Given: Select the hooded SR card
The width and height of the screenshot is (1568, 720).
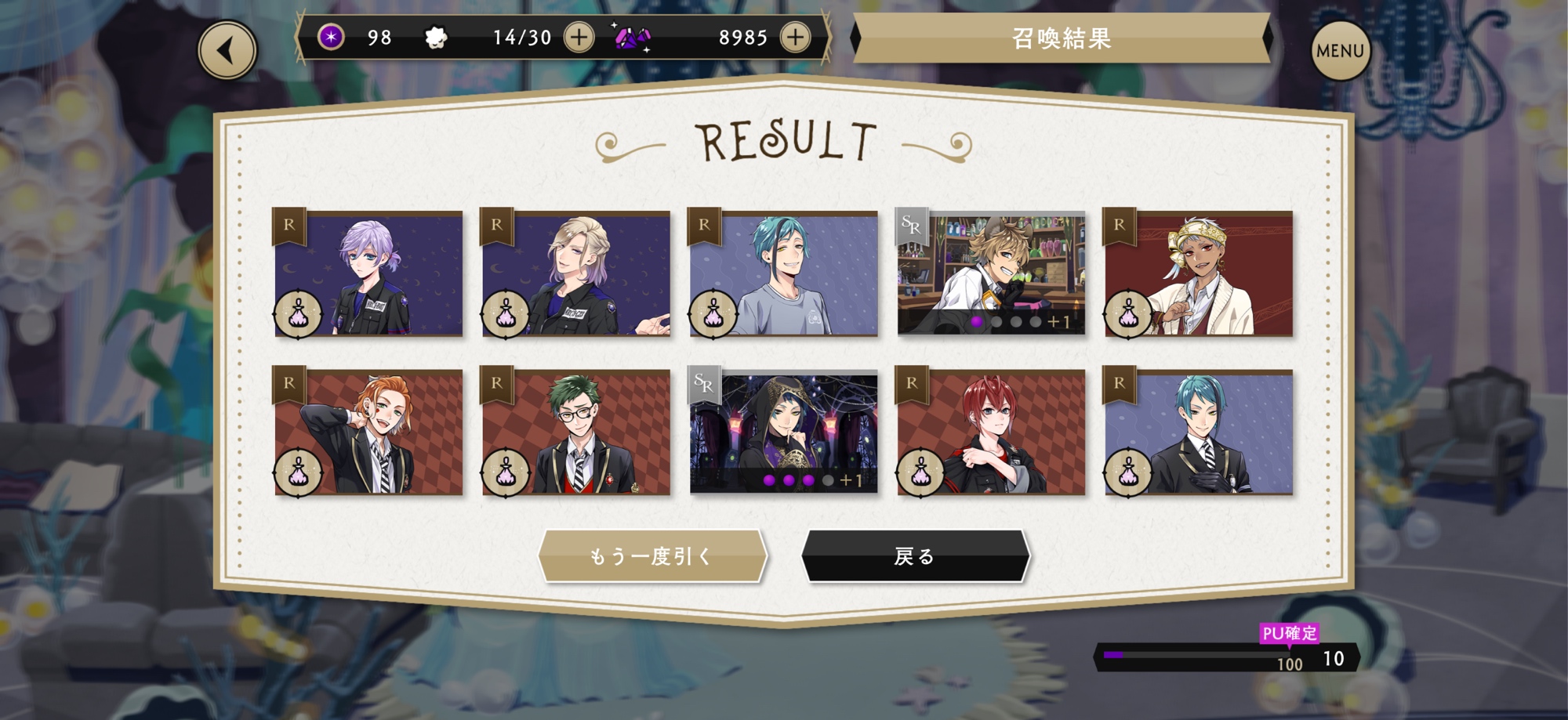Looking at the screenshot, I should coord(783,432).
